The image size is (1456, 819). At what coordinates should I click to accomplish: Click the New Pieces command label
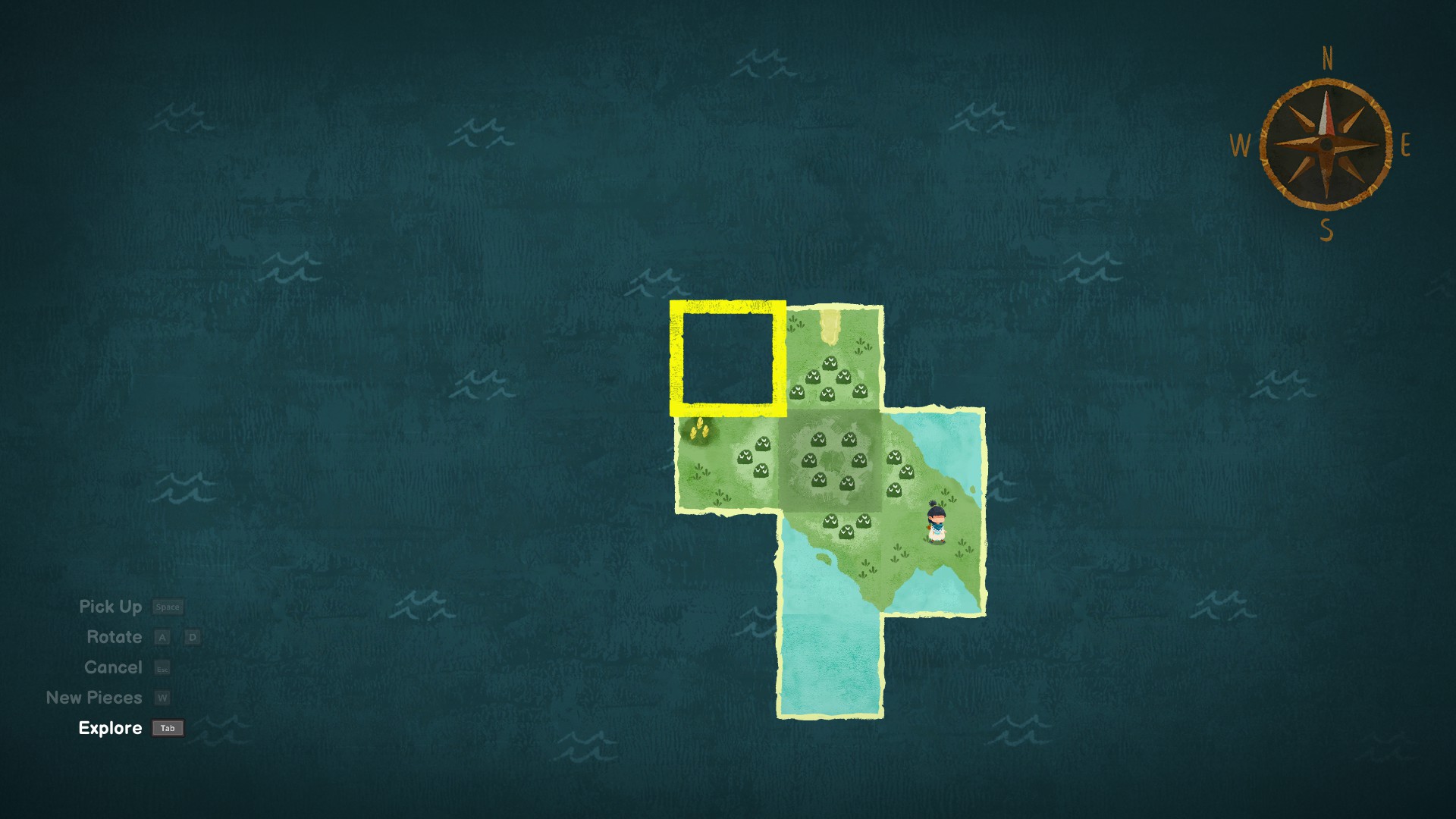coord(94,697)
